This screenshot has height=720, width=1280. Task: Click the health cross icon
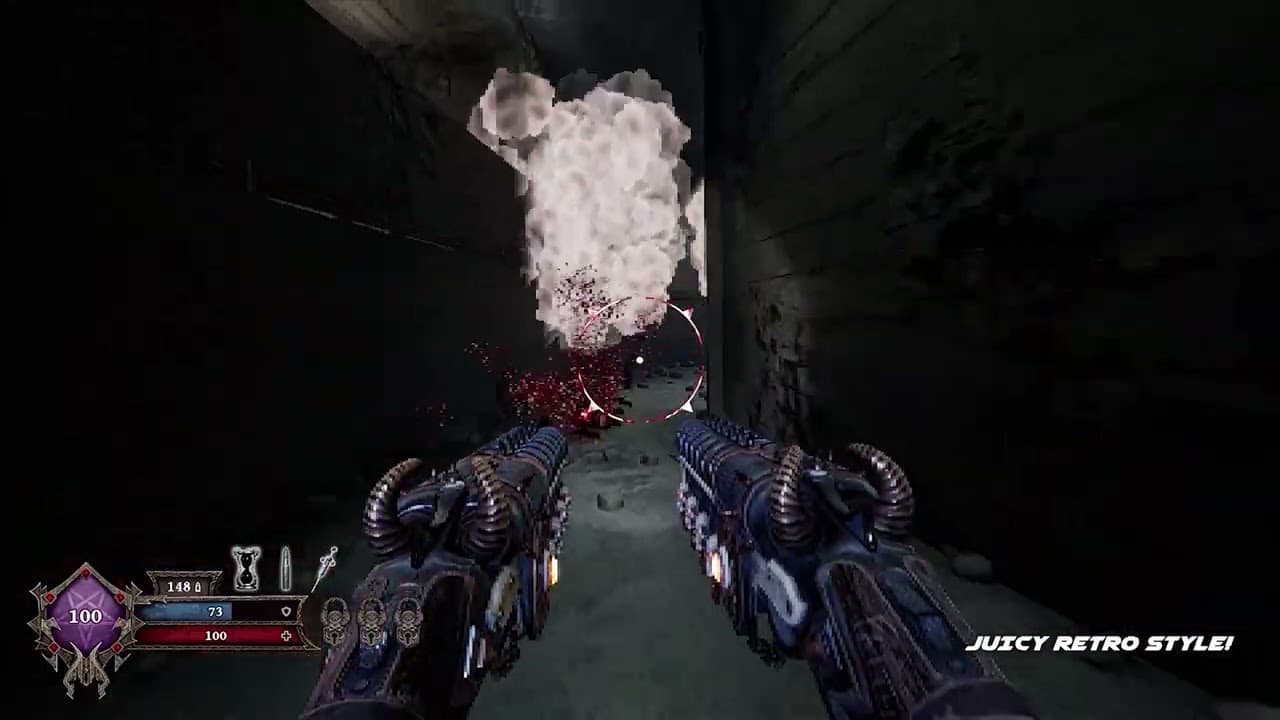287,636
